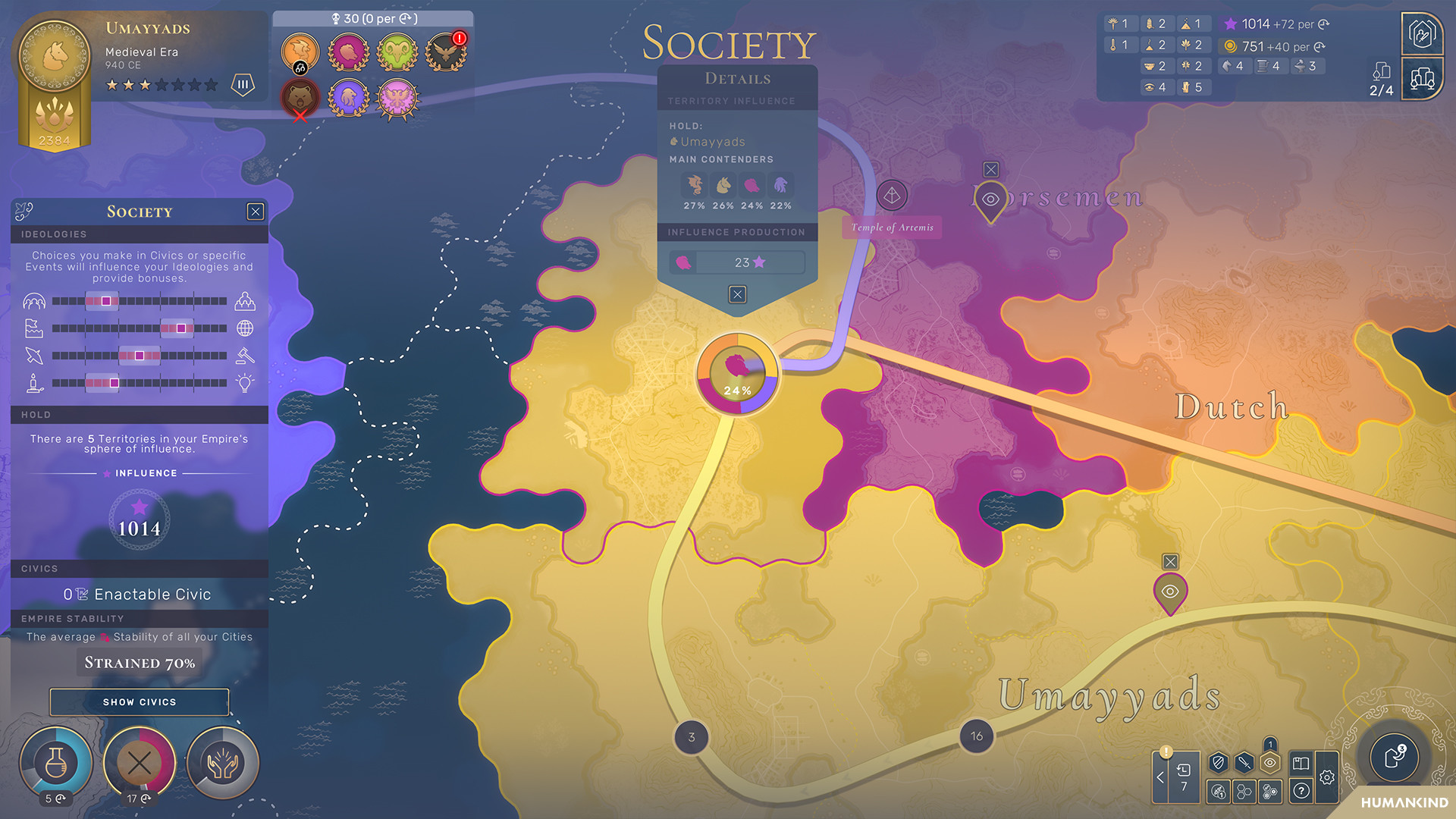Click the influence star total in resource bar
1456x819 pixels.
tap(1255, 24)
